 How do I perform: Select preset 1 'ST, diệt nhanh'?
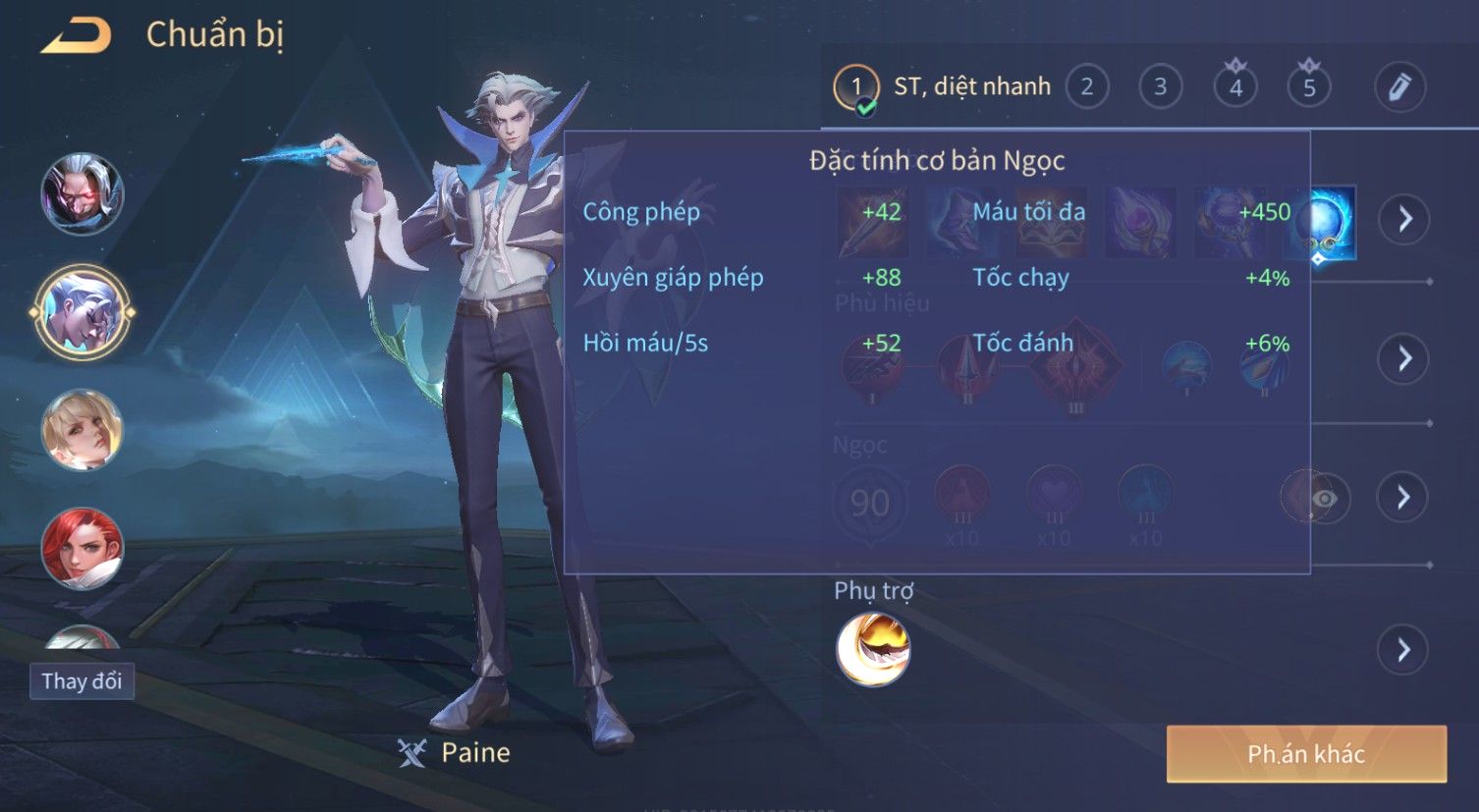941,87
